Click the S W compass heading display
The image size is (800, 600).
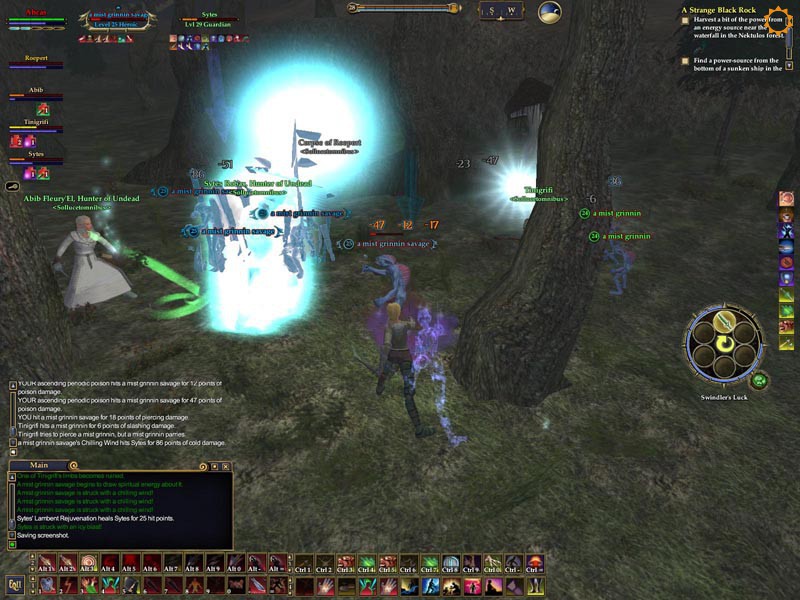click(x=501, y=11)
